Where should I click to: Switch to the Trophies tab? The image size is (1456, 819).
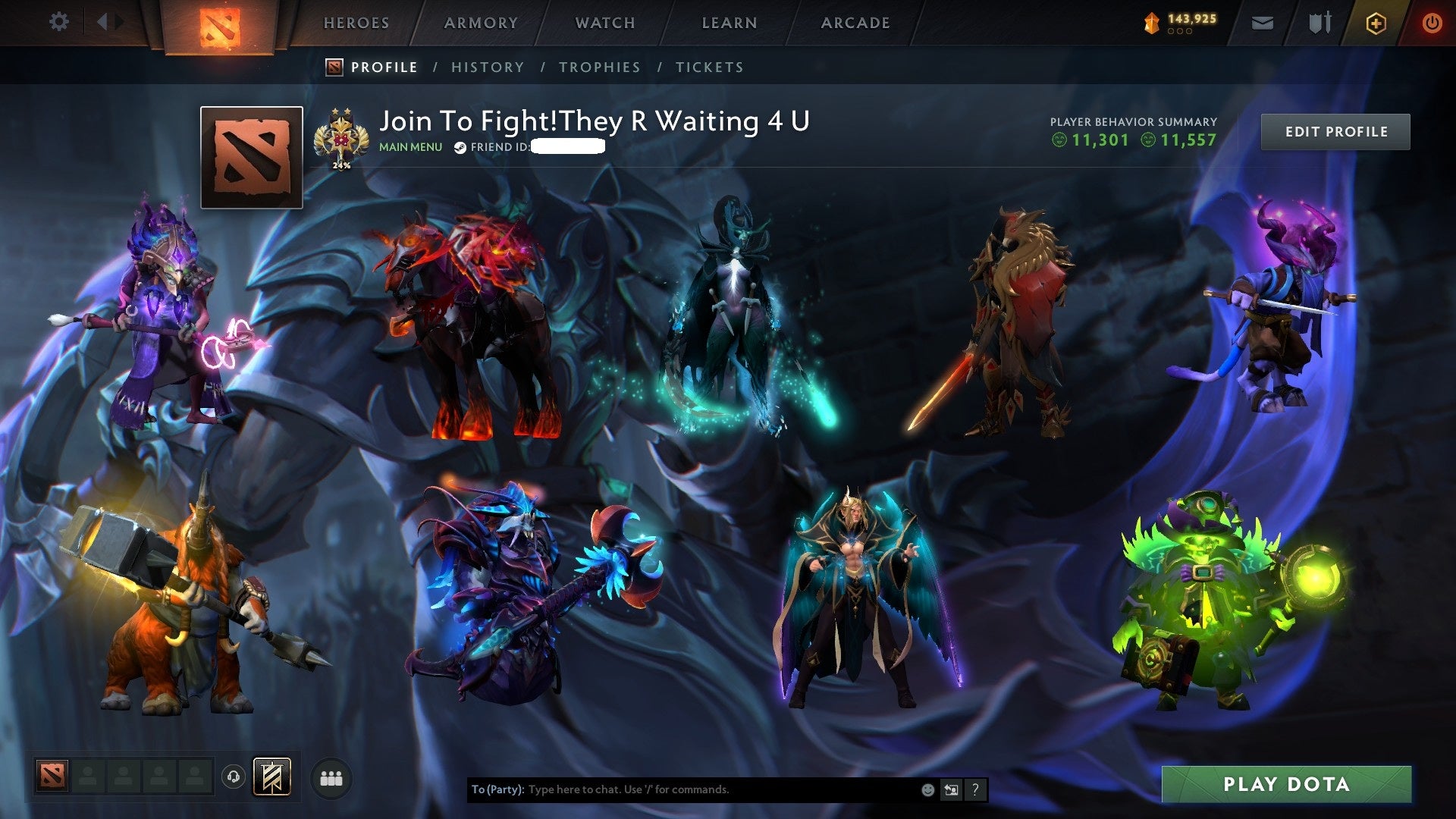[x=599, y=67]
